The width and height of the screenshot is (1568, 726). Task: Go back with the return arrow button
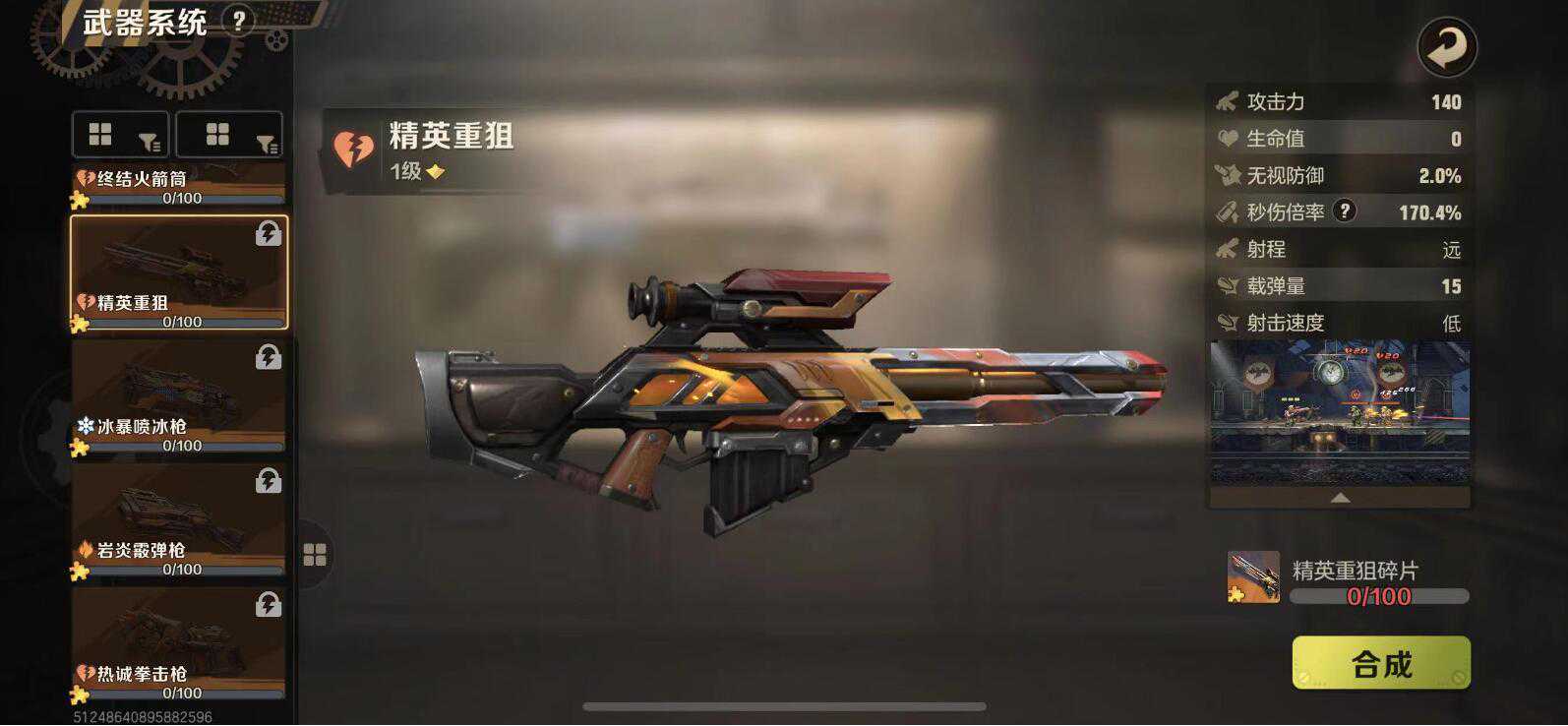[x=1446, y=47]
